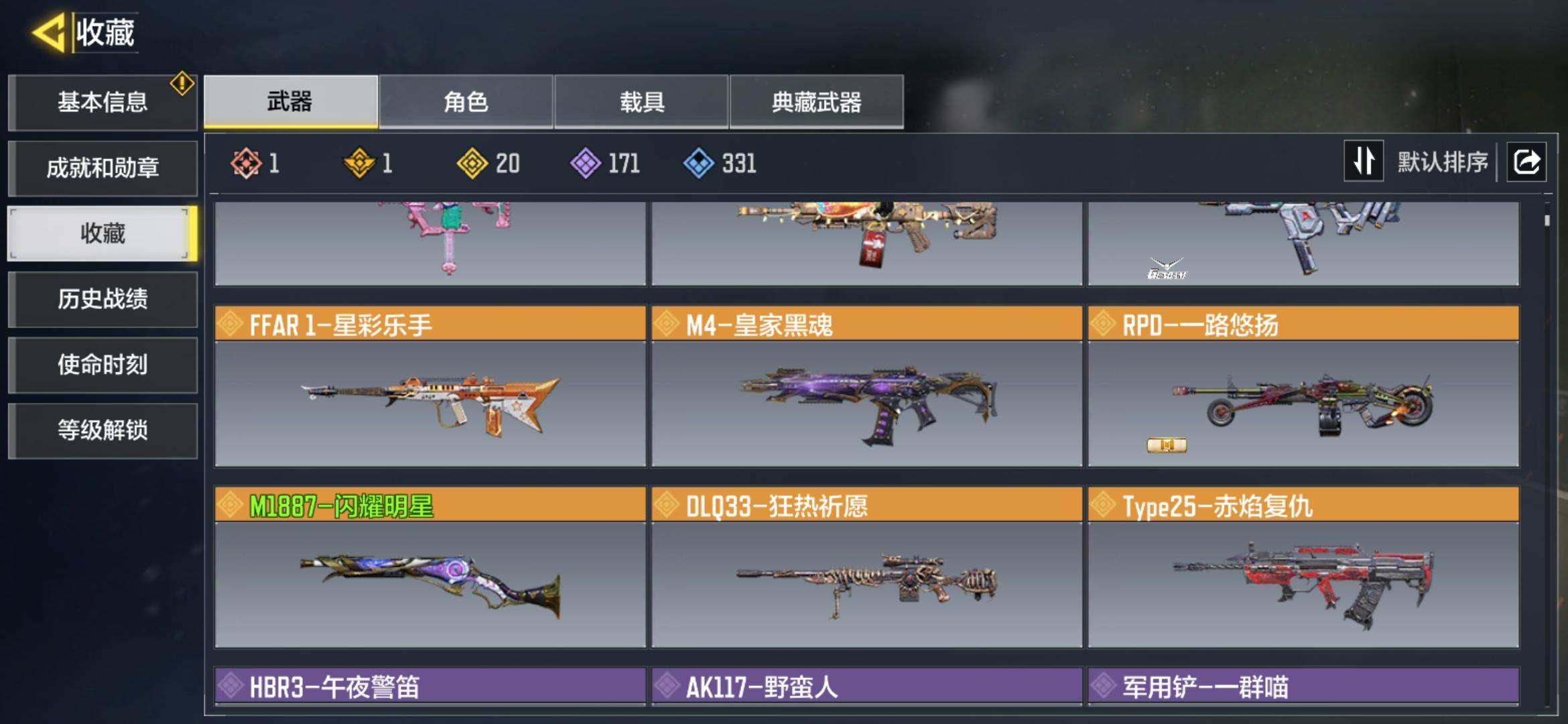Toggle sorting order with the up-down arrows

pos(1364,162)
